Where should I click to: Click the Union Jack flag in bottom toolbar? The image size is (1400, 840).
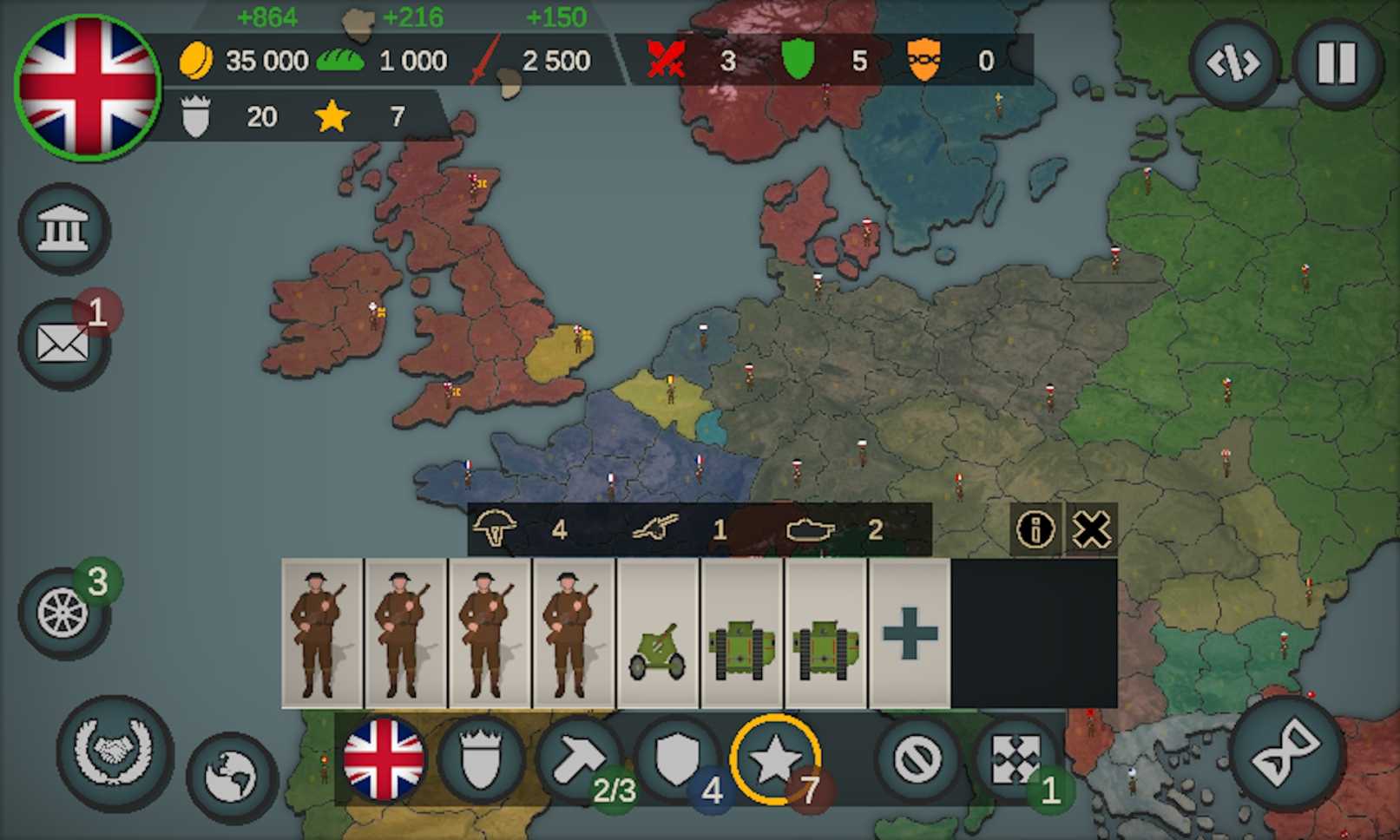[x=384, y=759]
